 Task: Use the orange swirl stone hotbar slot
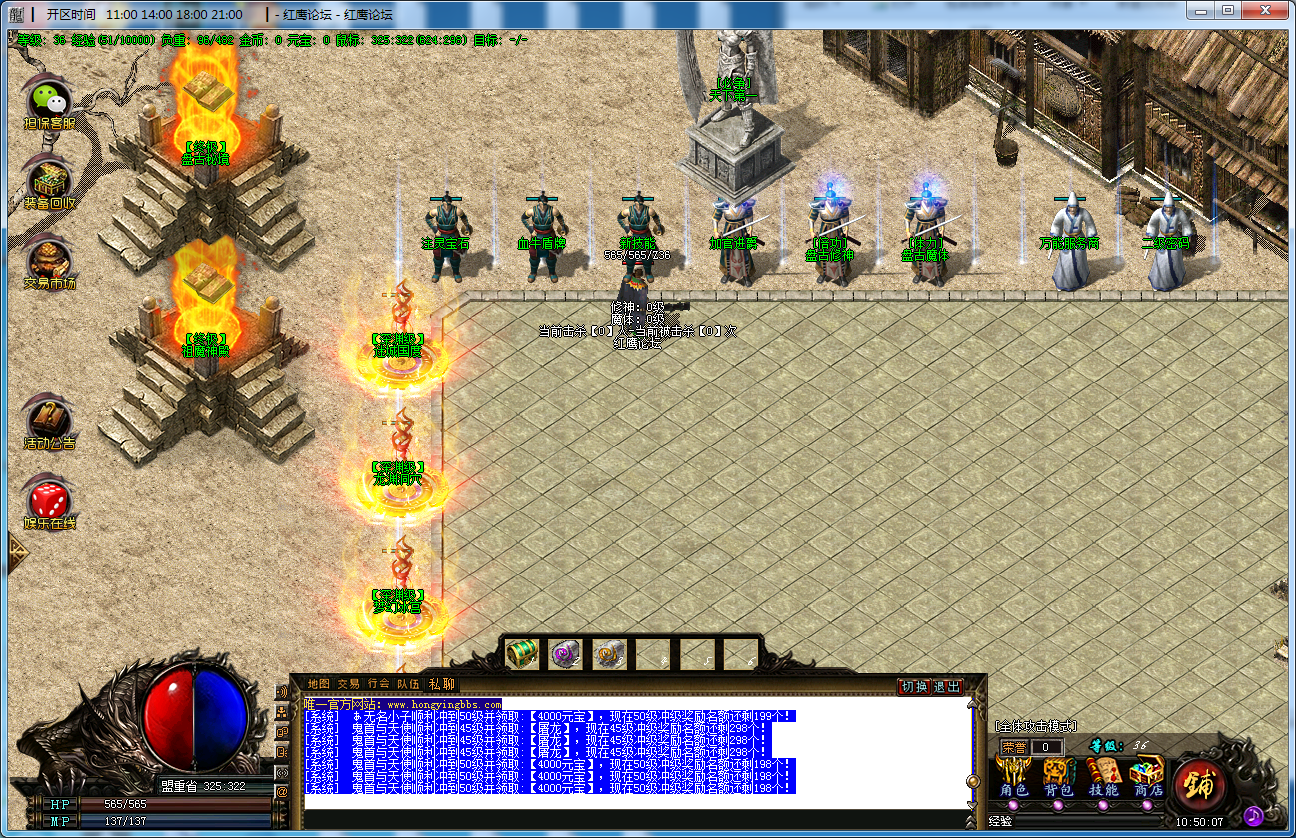tap(609, 653)
